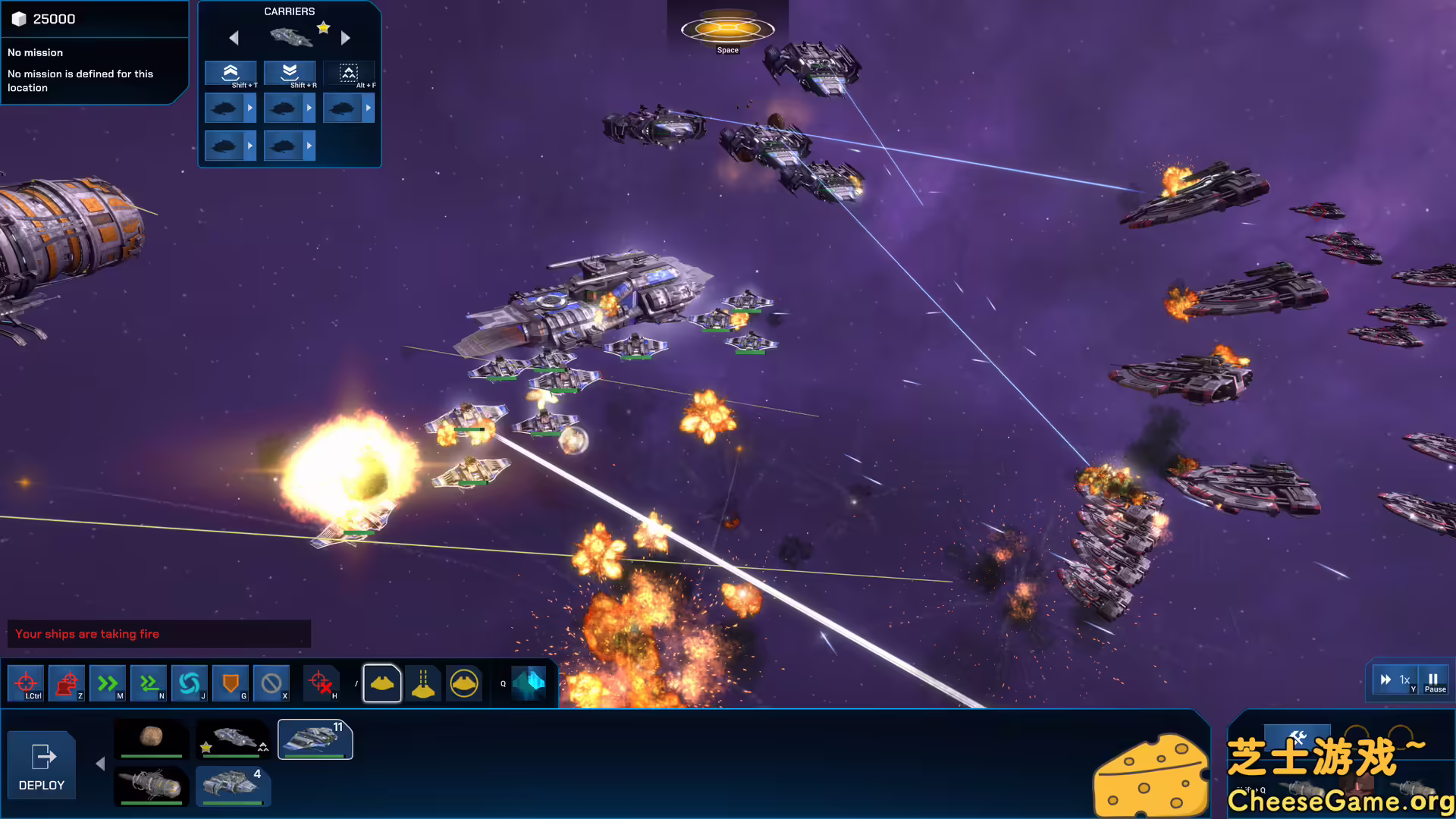
Task: Select the Carriers panel header tab
Action: click(290, 11)
